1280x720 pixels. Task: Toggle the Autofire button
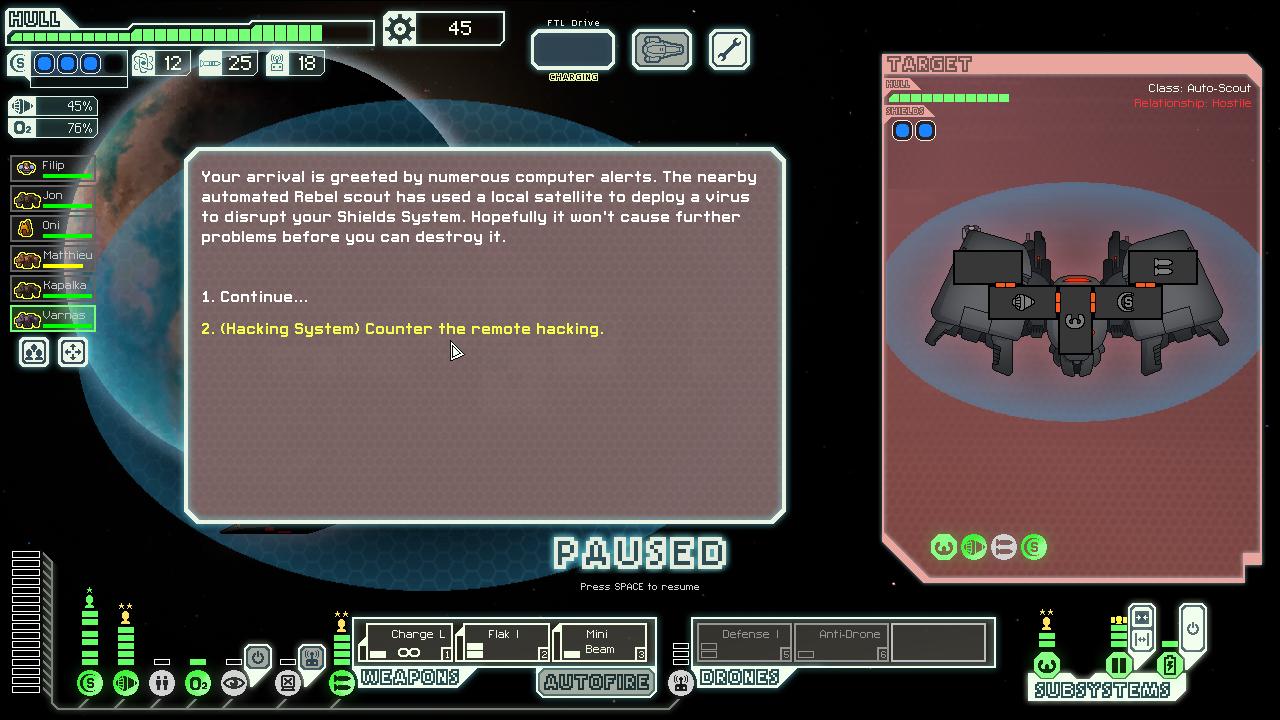tap(597, 682)
